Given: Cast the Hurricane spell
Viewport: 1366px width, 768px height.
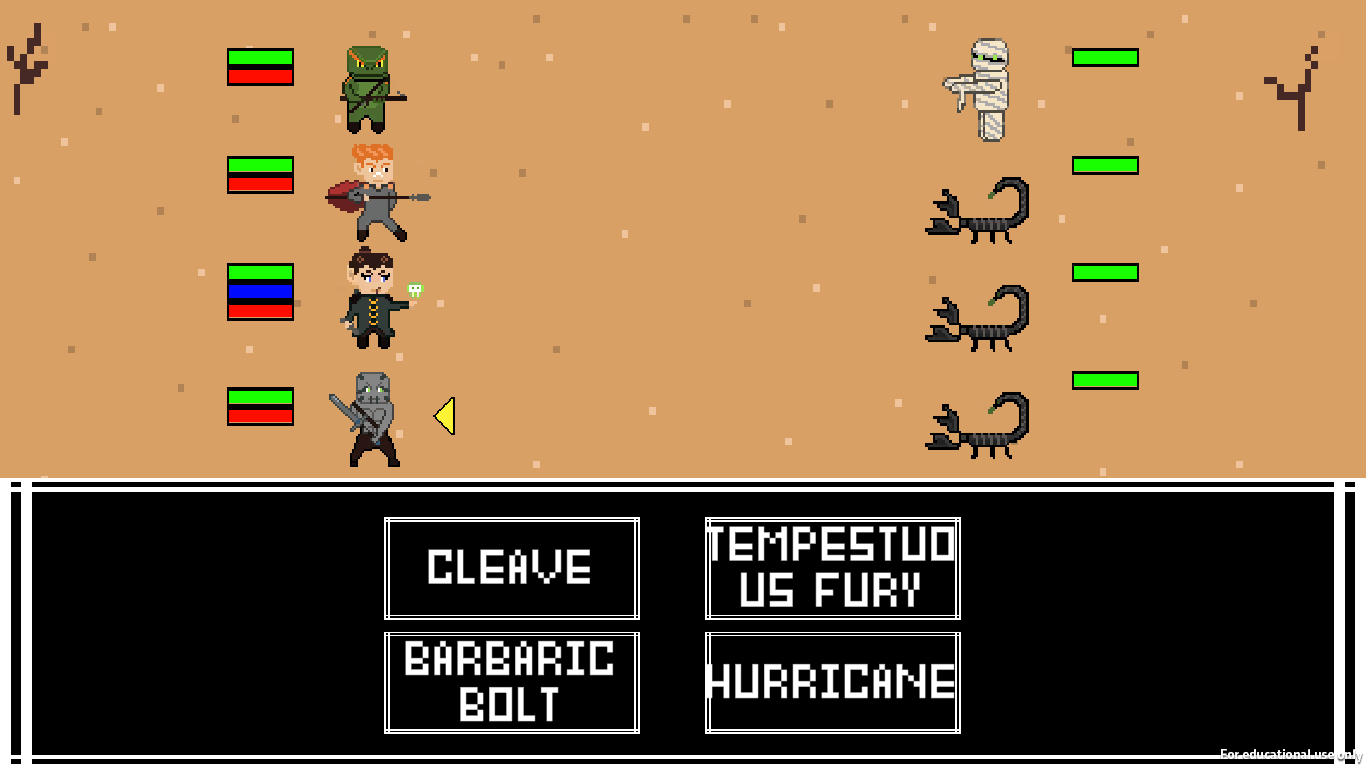Looking at the screenshot, I should pos(832,682).
